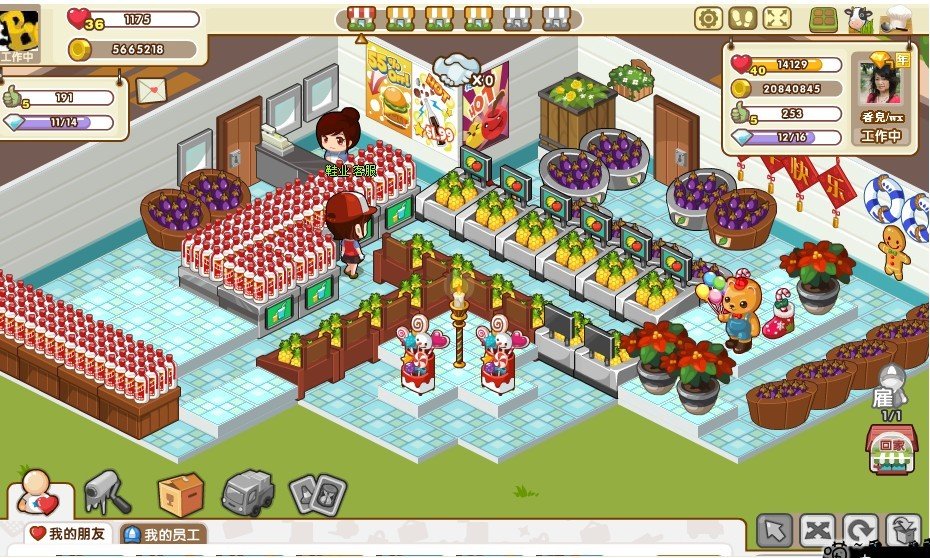Open the mail envelope icon

pyautogui.click(x=152, y=89)
